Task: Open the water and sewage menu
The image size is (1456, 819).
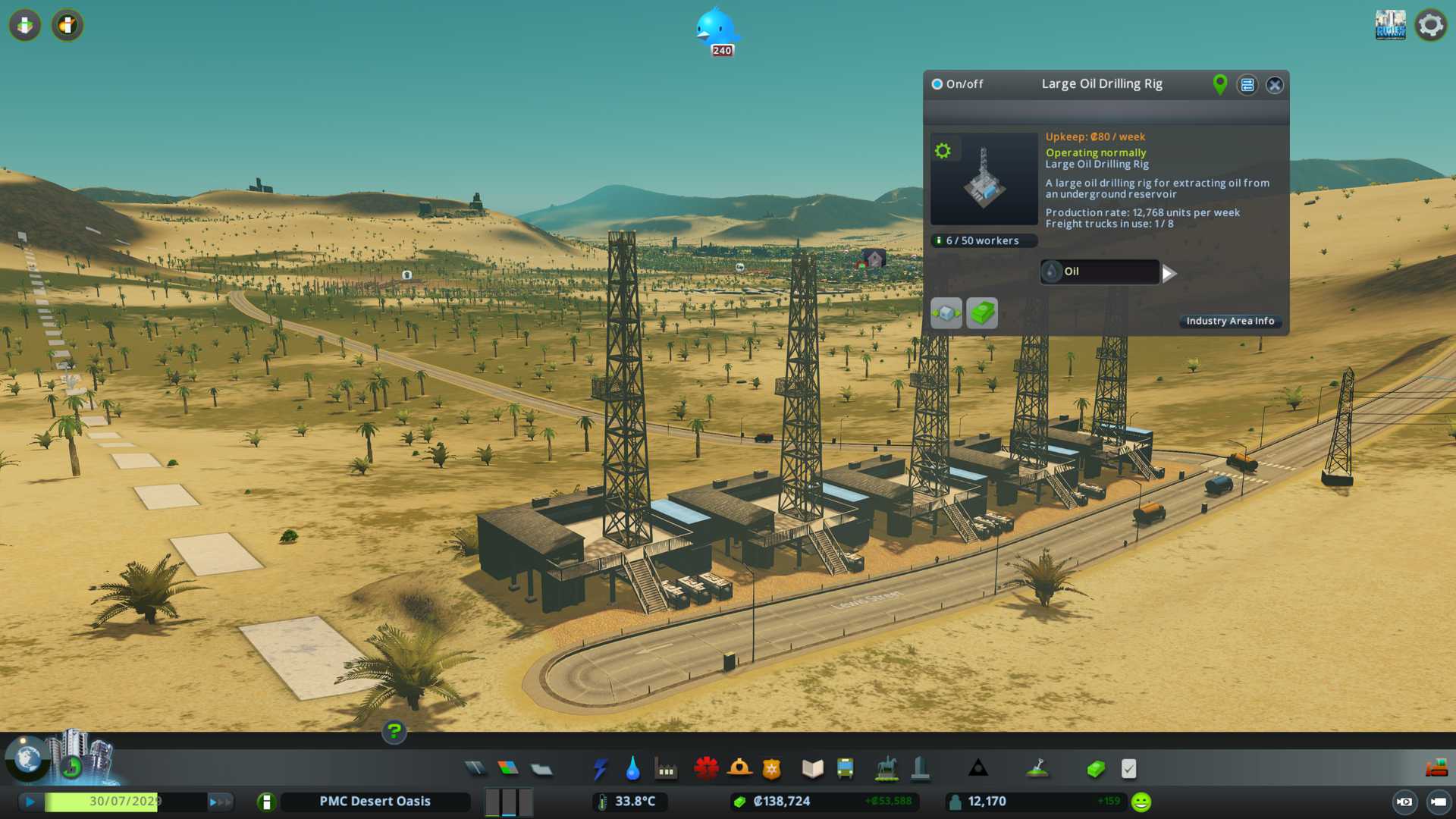Action: point(633,769)
